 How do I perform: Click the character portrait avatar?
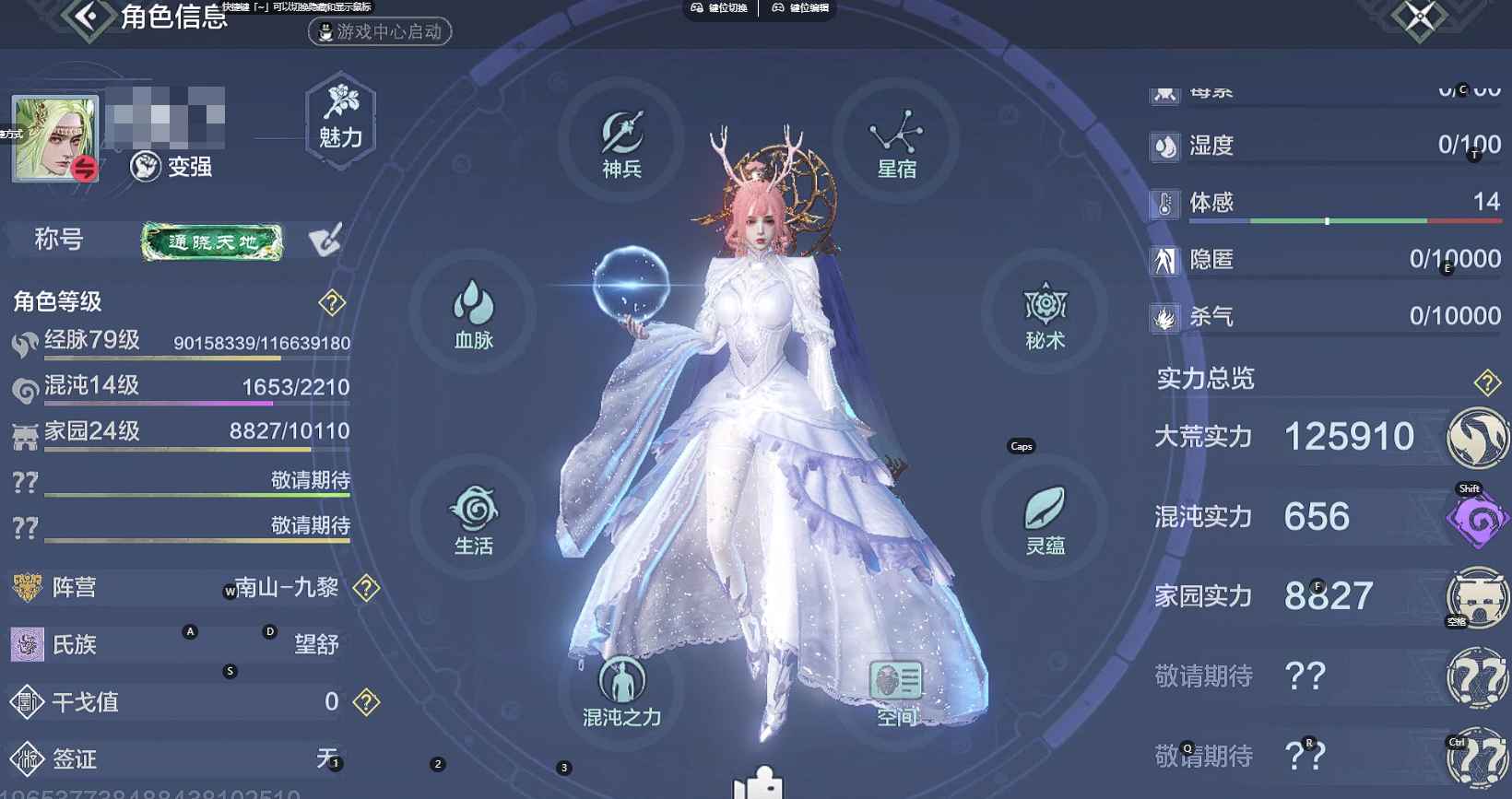(54, 138)
